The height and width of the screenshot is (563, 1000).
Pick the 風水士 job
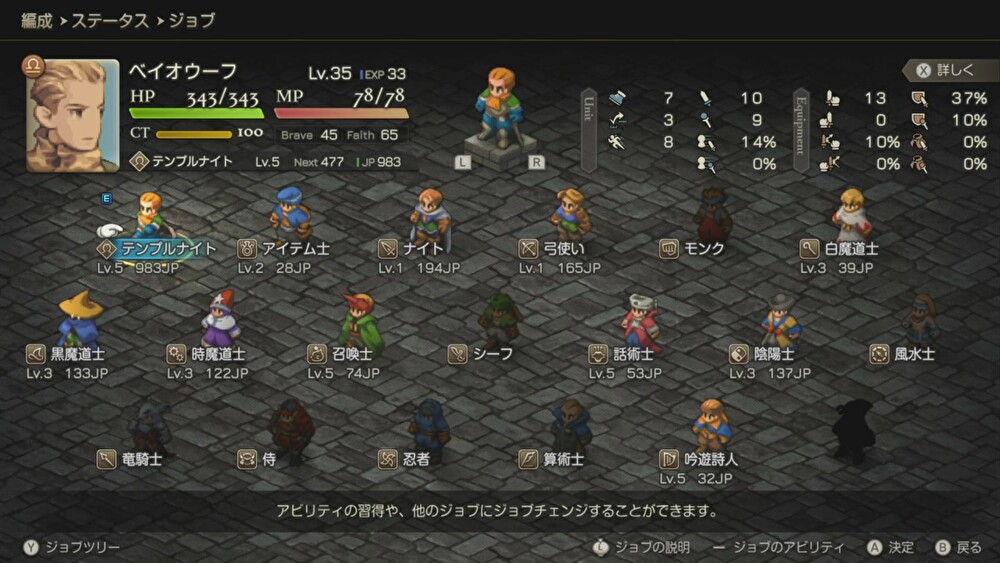pos(913,353)
